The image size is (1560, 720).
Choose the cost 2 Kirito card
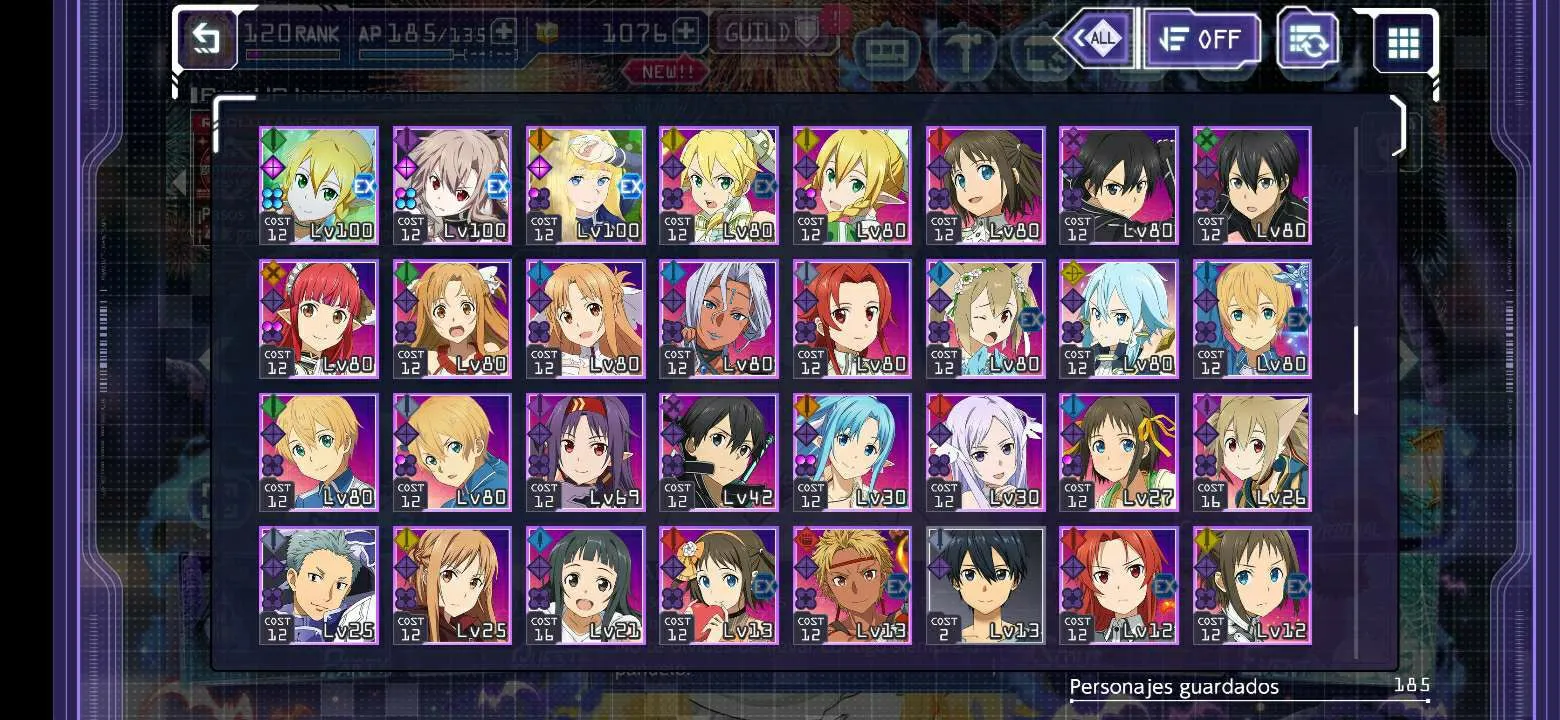tap(985, 585)
